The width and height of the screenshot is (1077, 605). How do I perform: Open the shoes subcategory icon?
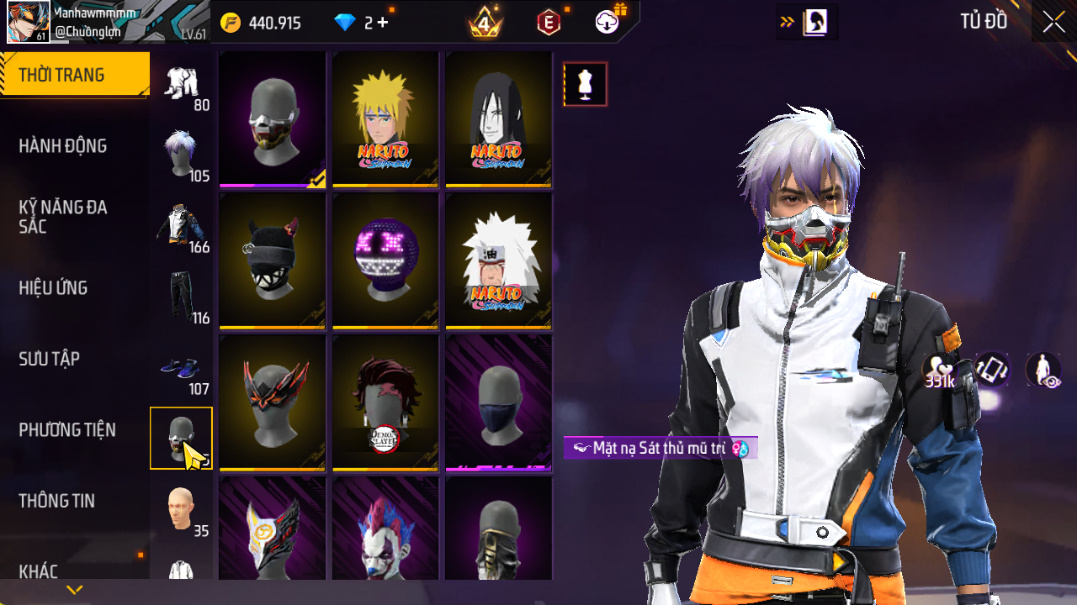pyautogui.click(x=182, y=368)
